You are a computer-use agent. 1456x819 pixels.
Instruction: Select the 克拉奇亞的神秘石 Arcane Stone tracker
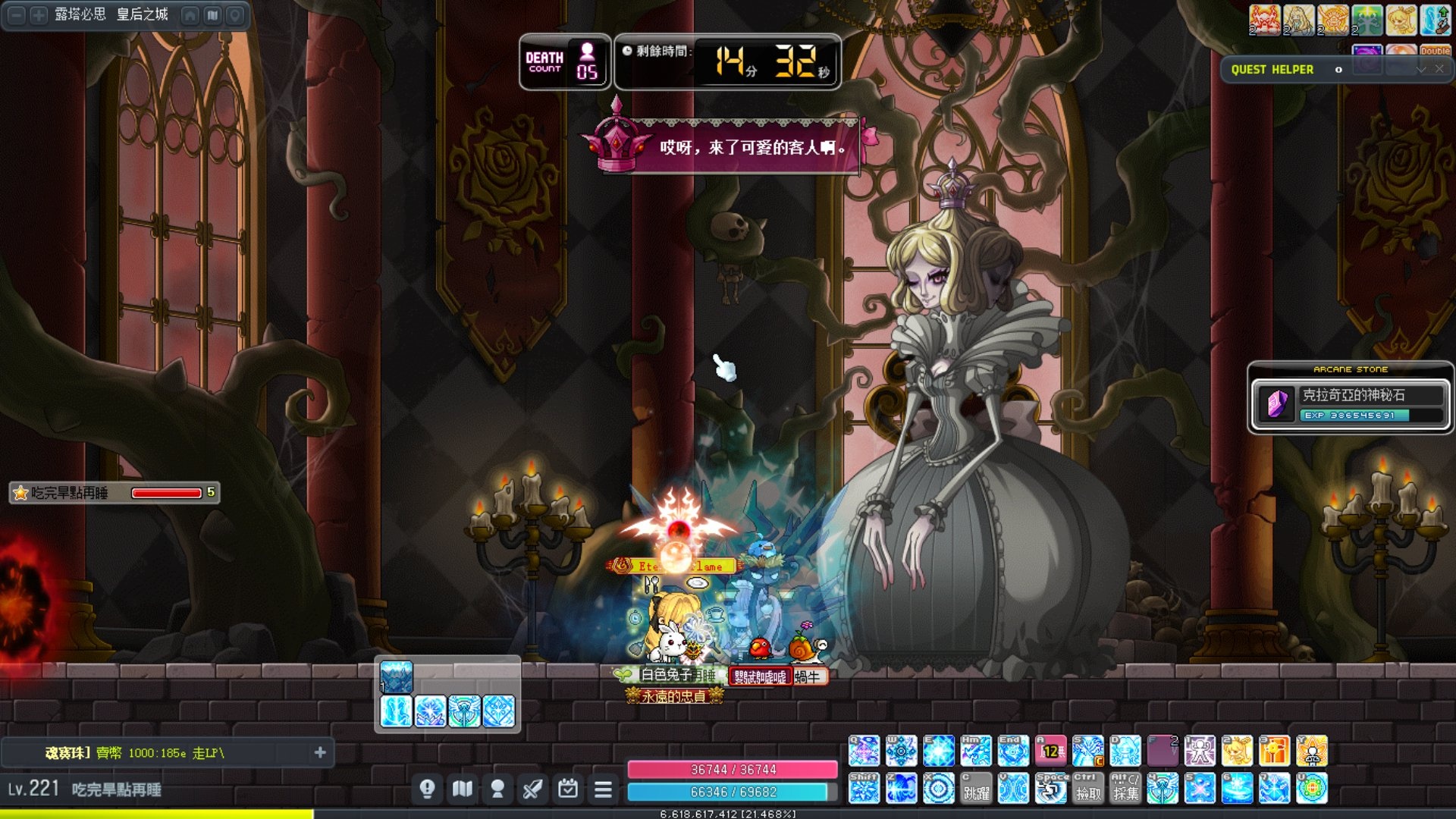point(1350,403)
